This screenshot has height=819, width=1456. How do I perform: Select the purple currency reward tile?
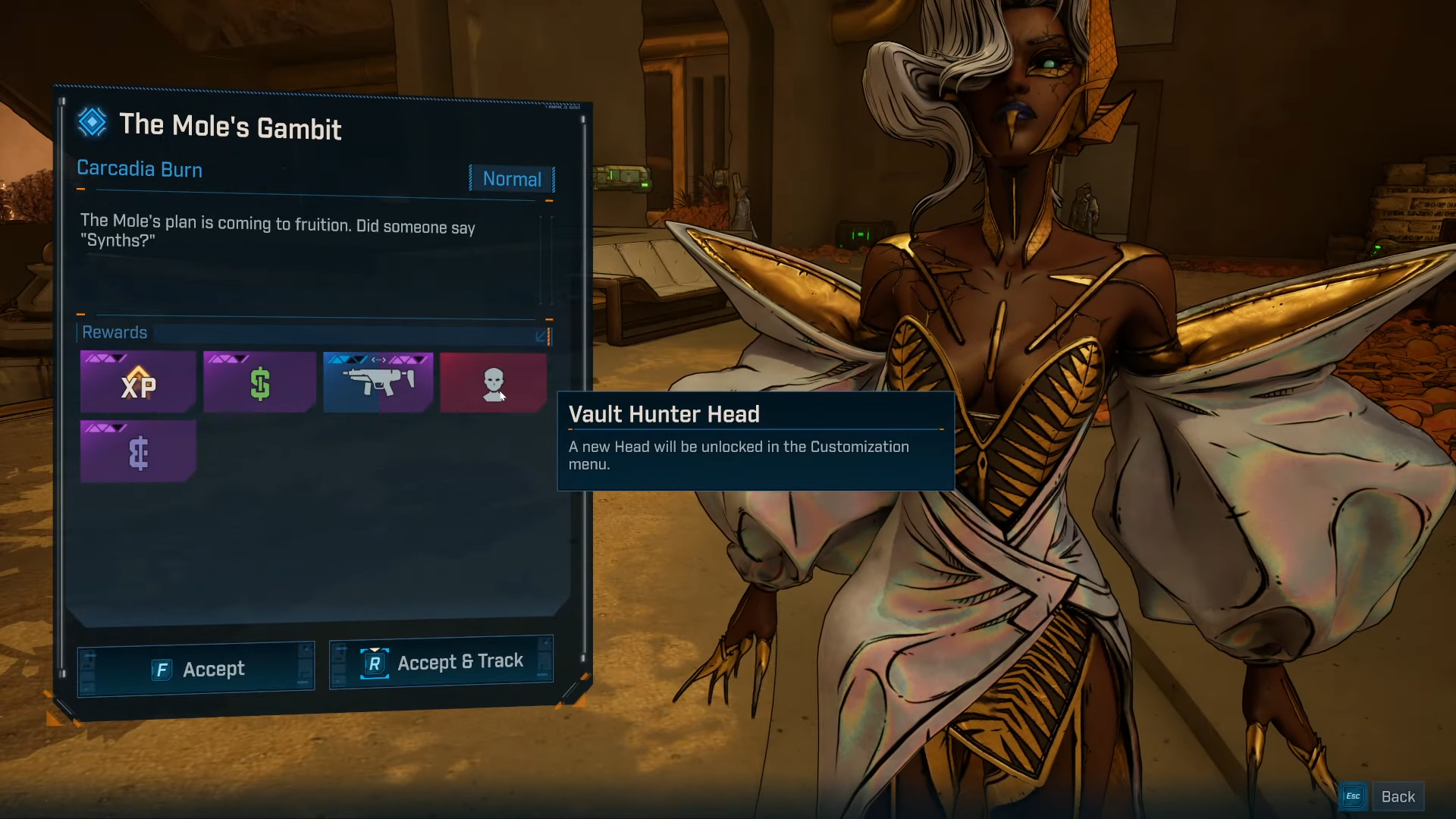click(138, 453)
